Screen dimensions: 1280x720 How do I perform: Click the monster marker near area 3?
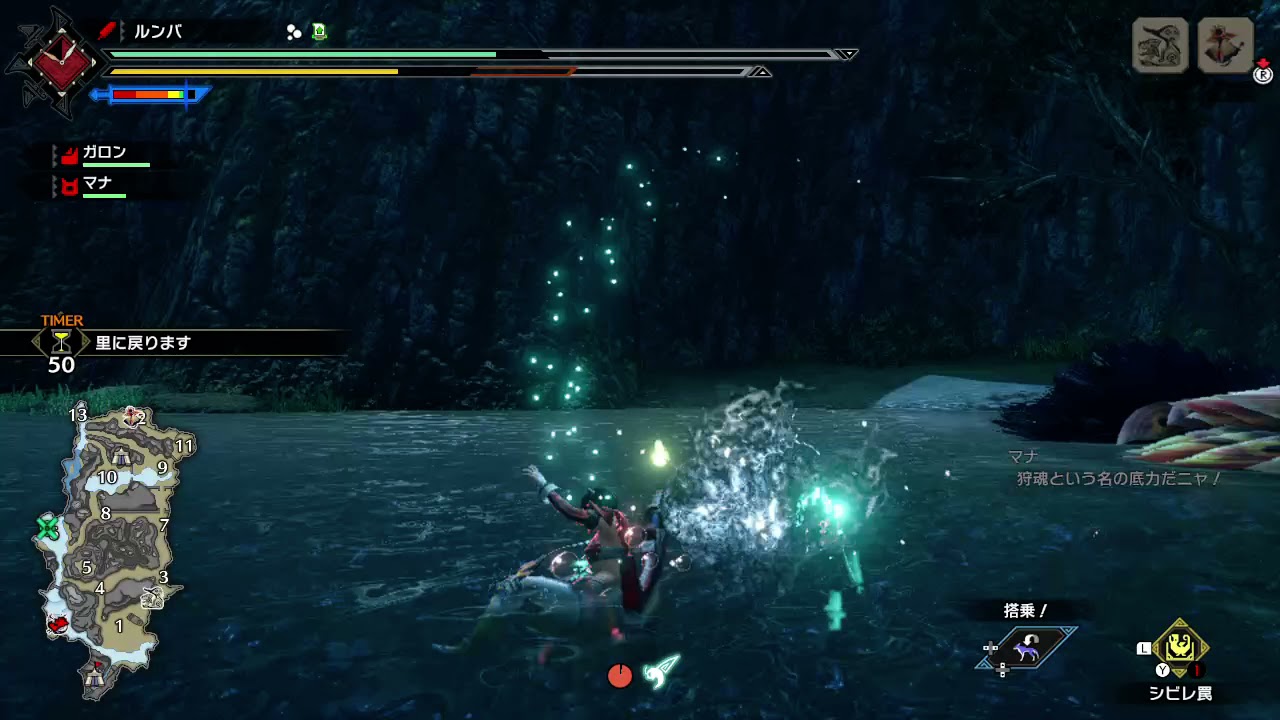tap(153, 598)
